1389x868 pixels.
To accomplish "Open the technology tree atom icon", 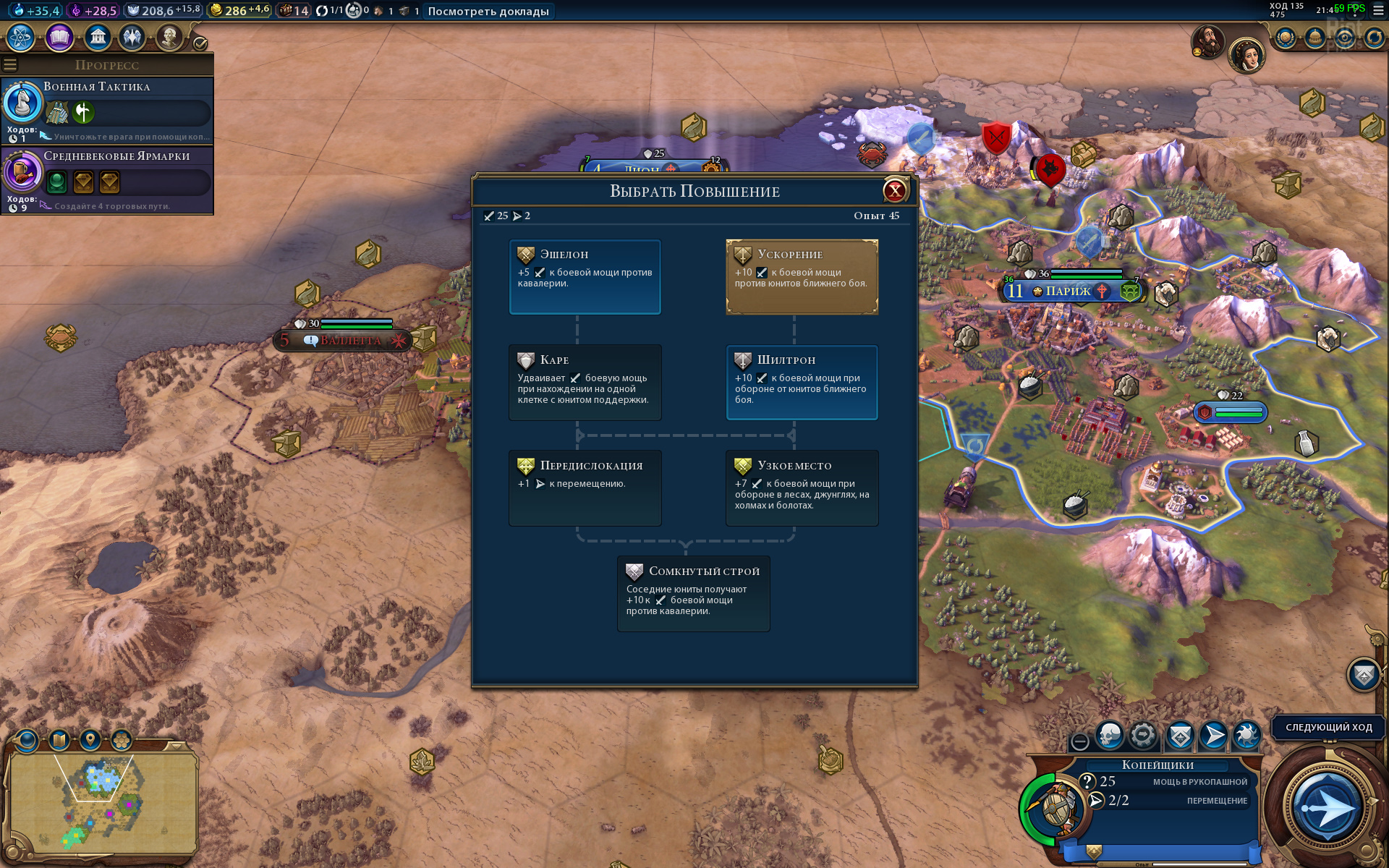I will 21,37.
